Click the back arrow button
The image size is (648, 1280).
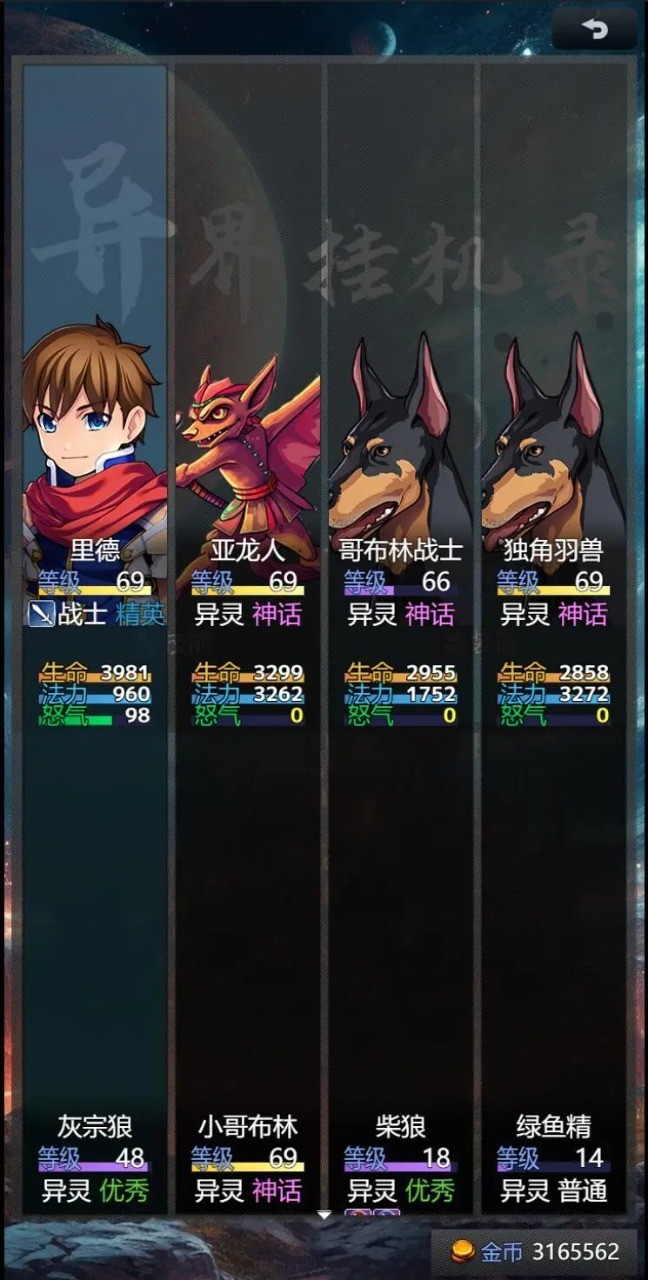point(595,30)
